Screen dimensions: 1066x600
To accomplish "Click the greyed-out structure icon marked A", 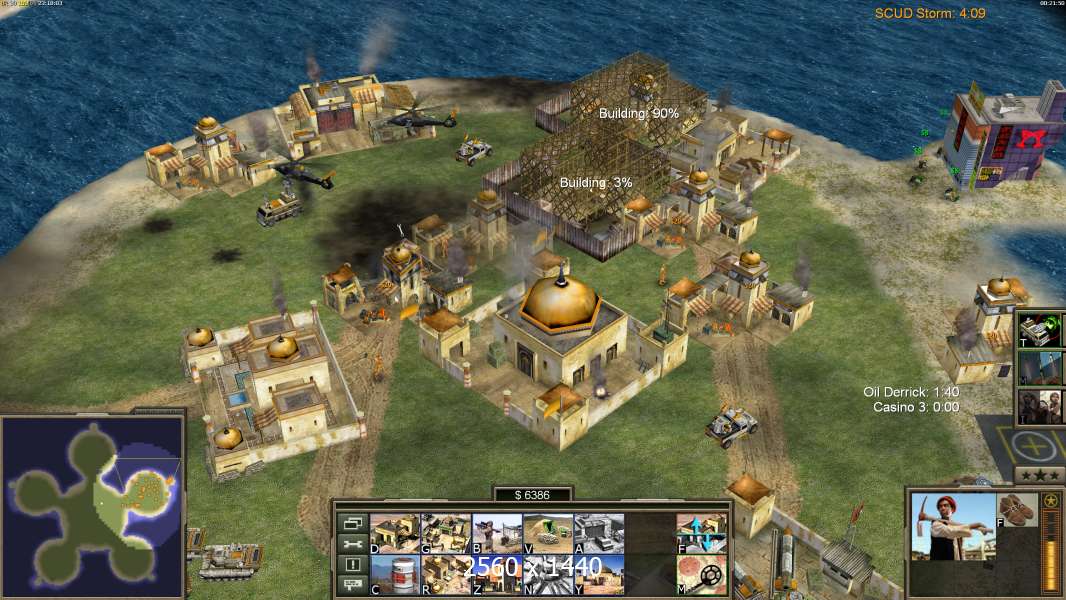I will [598, 533].
